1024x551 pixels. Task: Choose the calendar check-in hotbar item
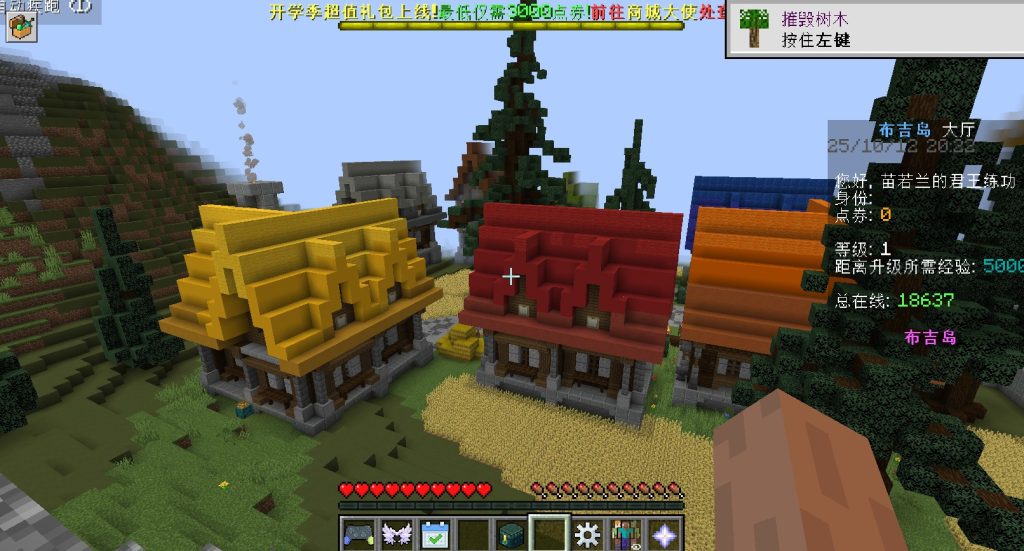[x=434, y=534]
